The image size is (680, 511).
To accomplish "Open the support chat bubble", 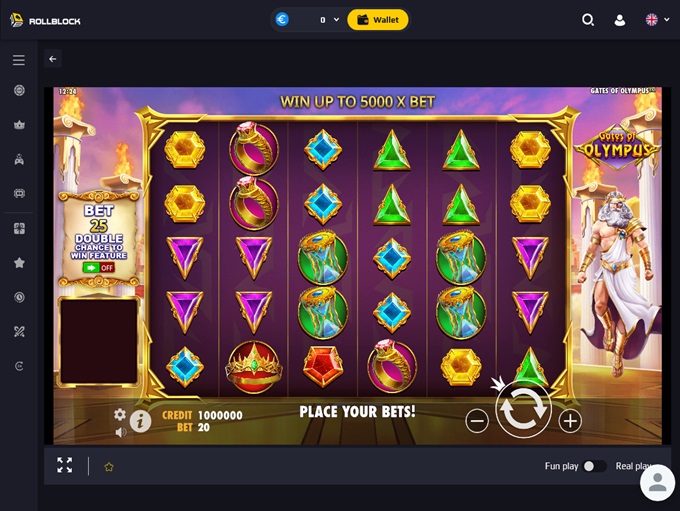I will point(657,483).
